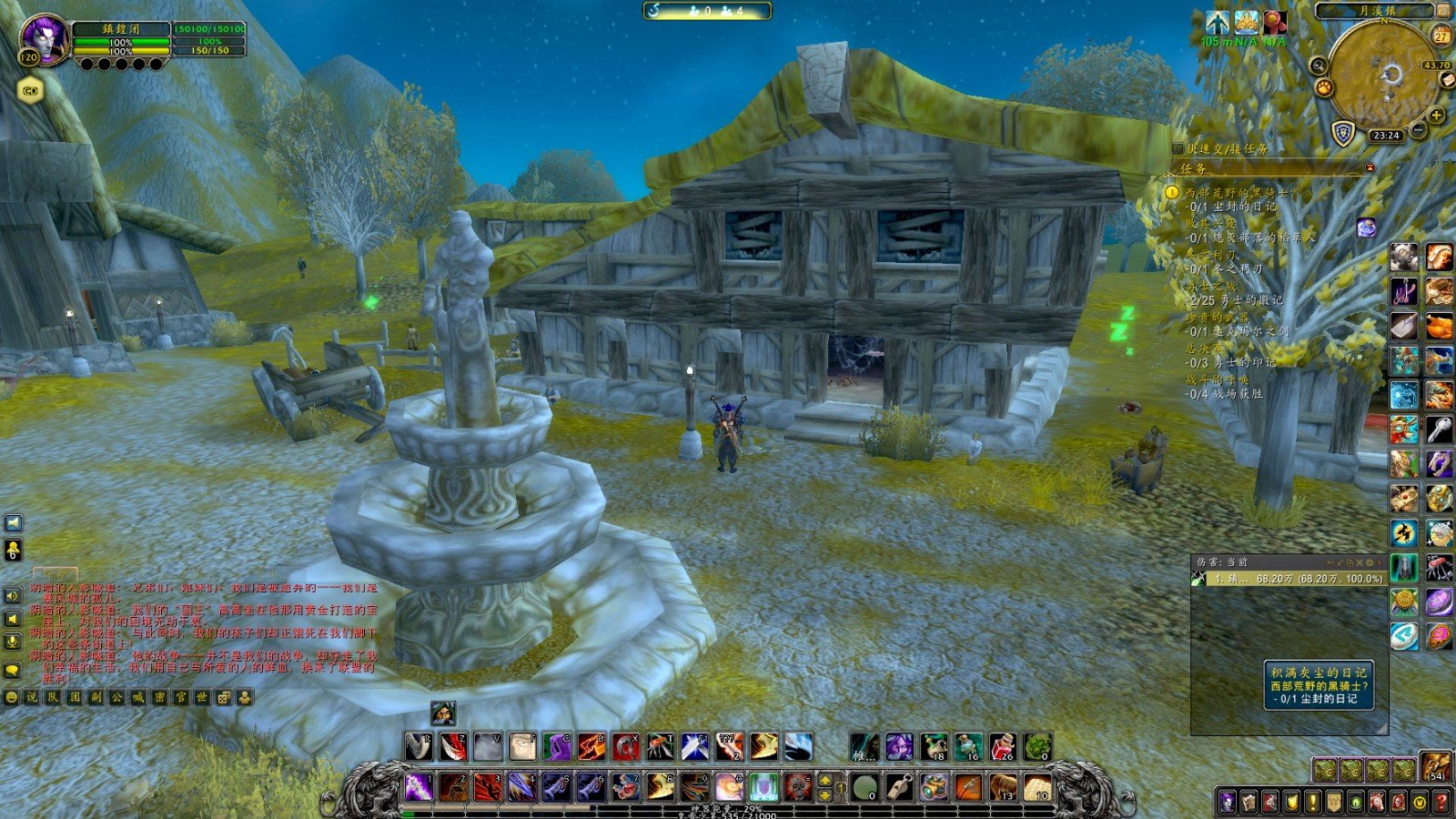Select the 队 party chat channel button
The image size is (1456, 819).
pyautogui.click(x=53, y=697)
